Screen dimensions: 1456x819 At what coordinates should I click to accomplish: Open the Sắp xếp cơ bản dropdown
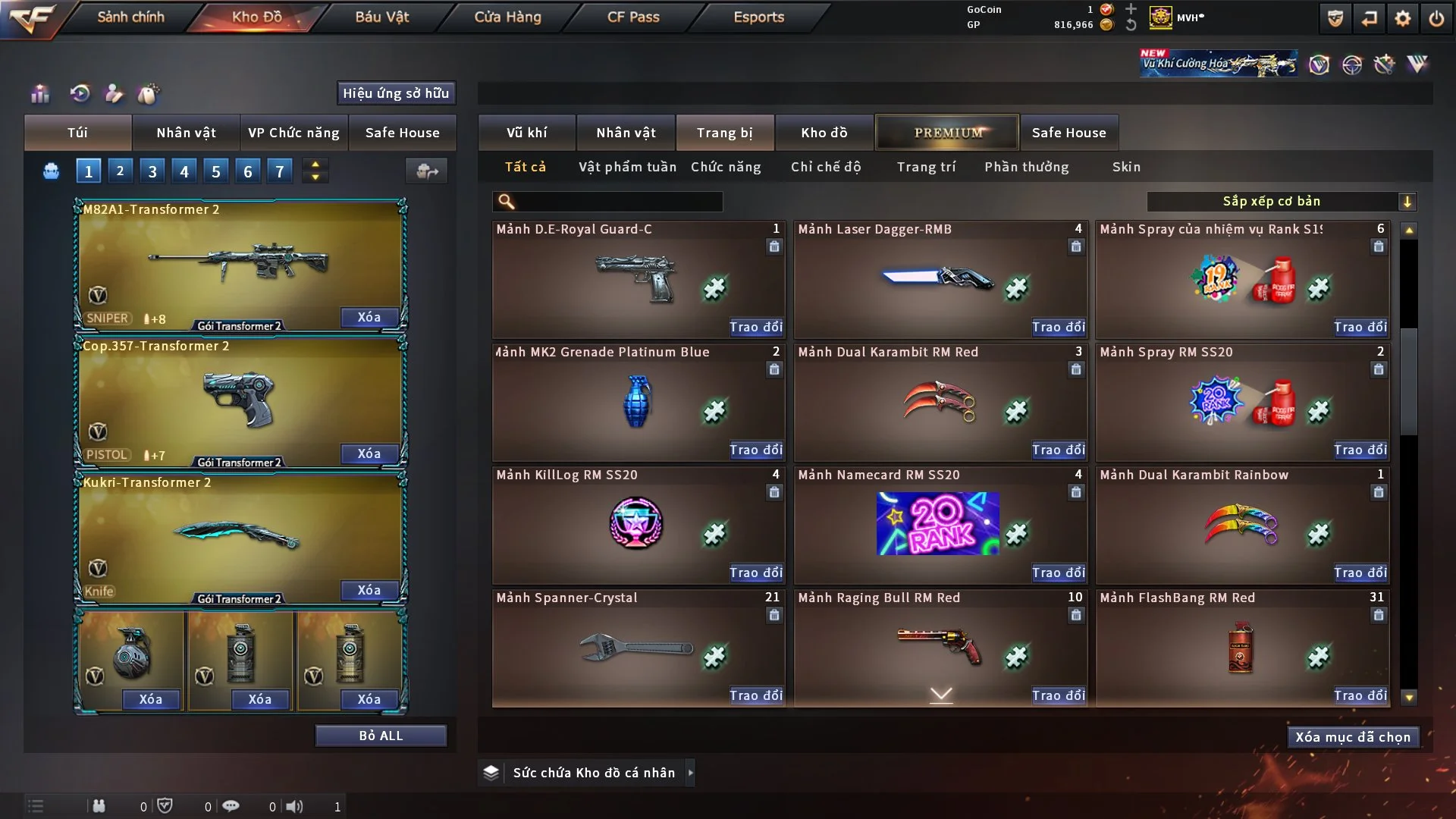pyautogui.click(x=1281, y=202)
